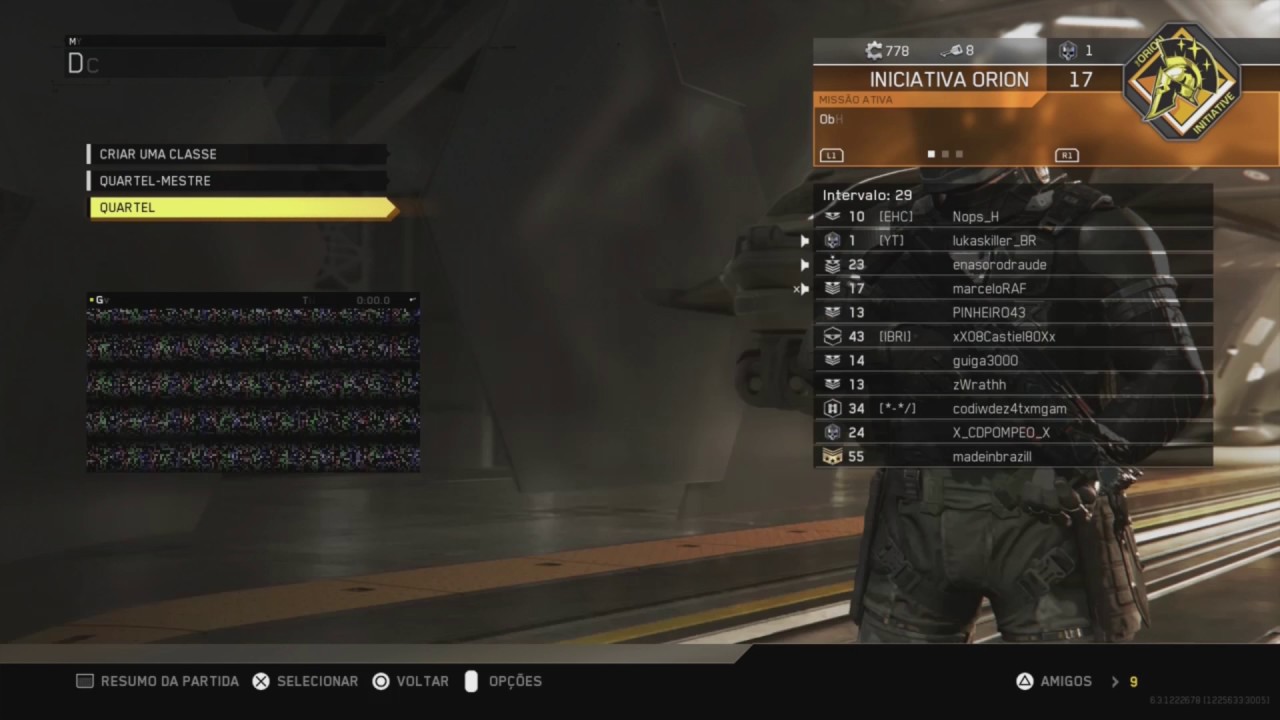This screenshot has height=720, width=1280.
Task: Open the Criar Uma Classe menu
Action: tap(238, 154)
